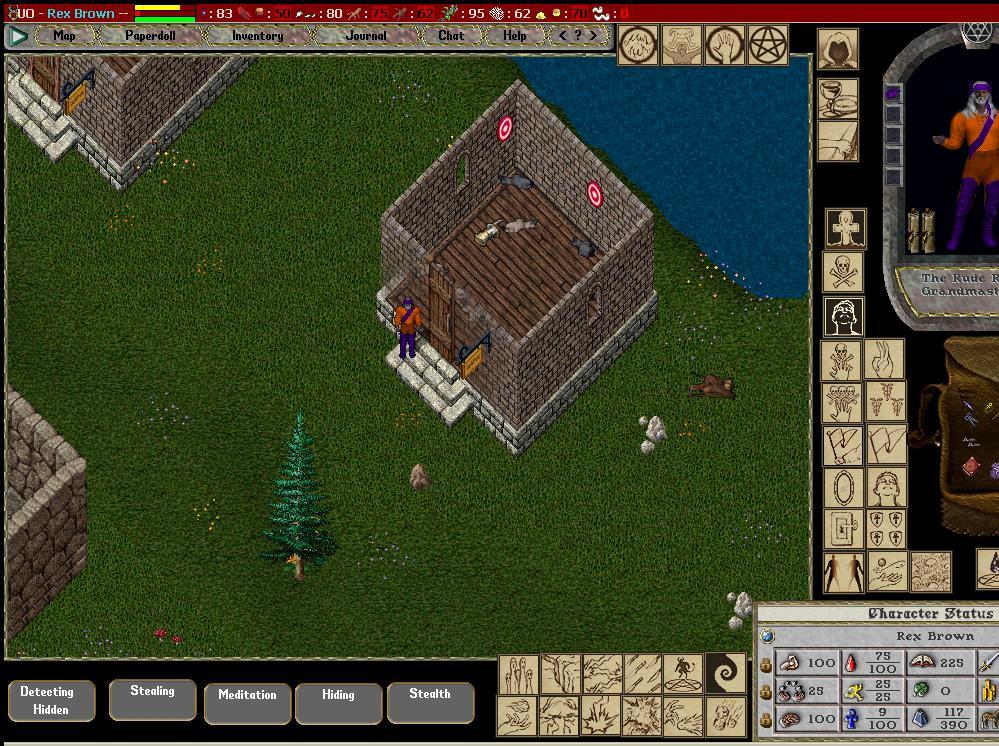Image resolution: width=999 pixels, height=746 pixels.
Task: Open the Journal
Action: [x=366, y=35]
